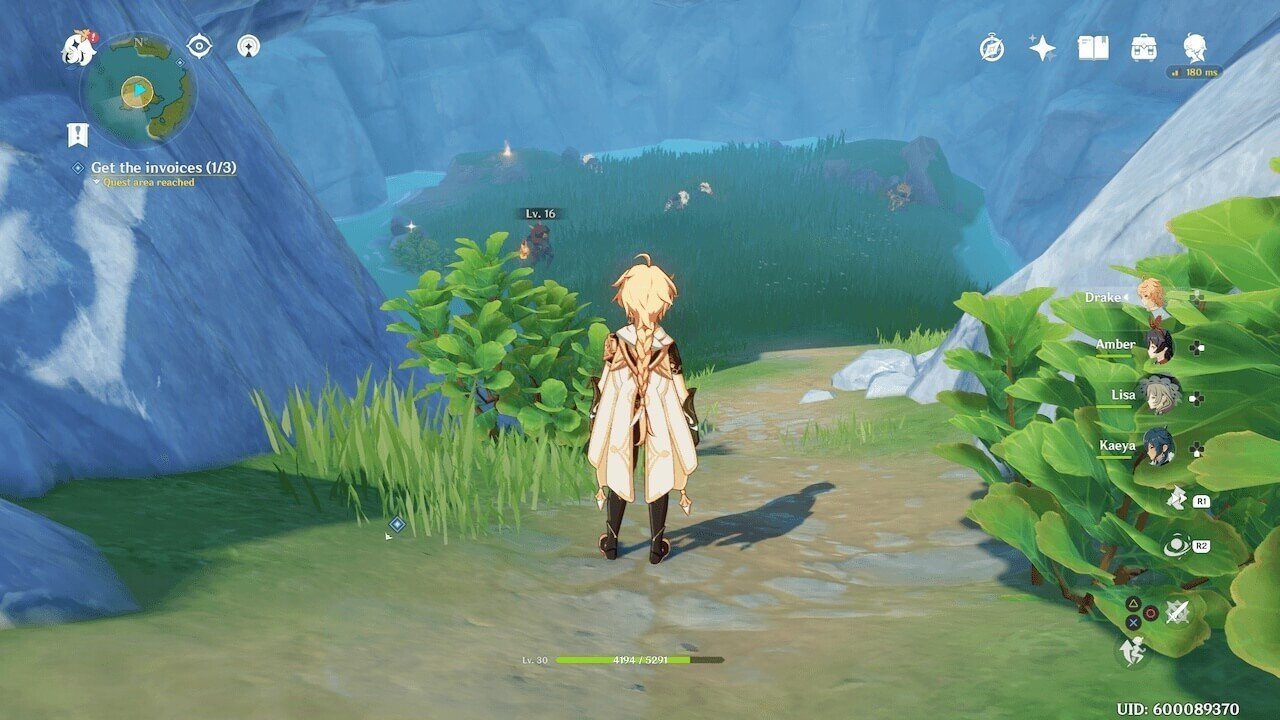Open the inventory backpack icon

click(x=1144, y=48)
